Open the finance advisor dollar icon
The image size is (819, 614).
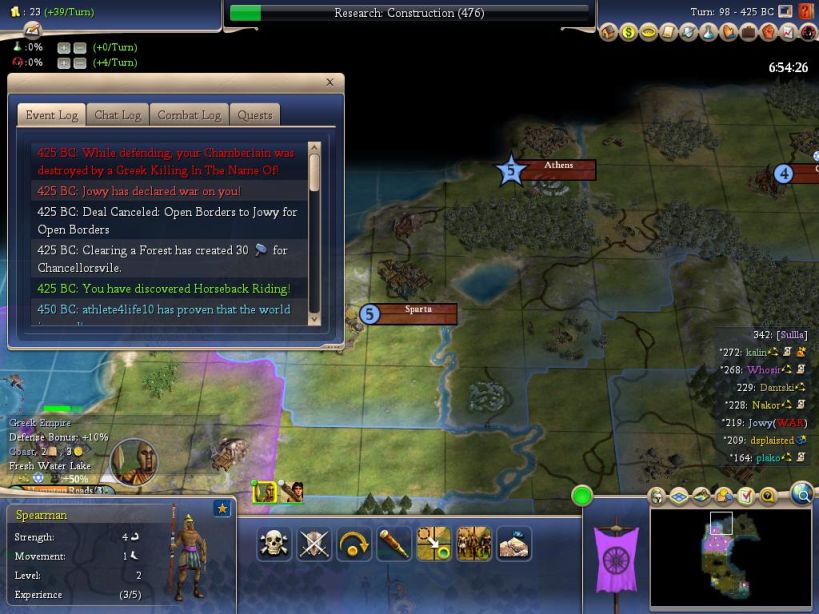click(629, 33)
